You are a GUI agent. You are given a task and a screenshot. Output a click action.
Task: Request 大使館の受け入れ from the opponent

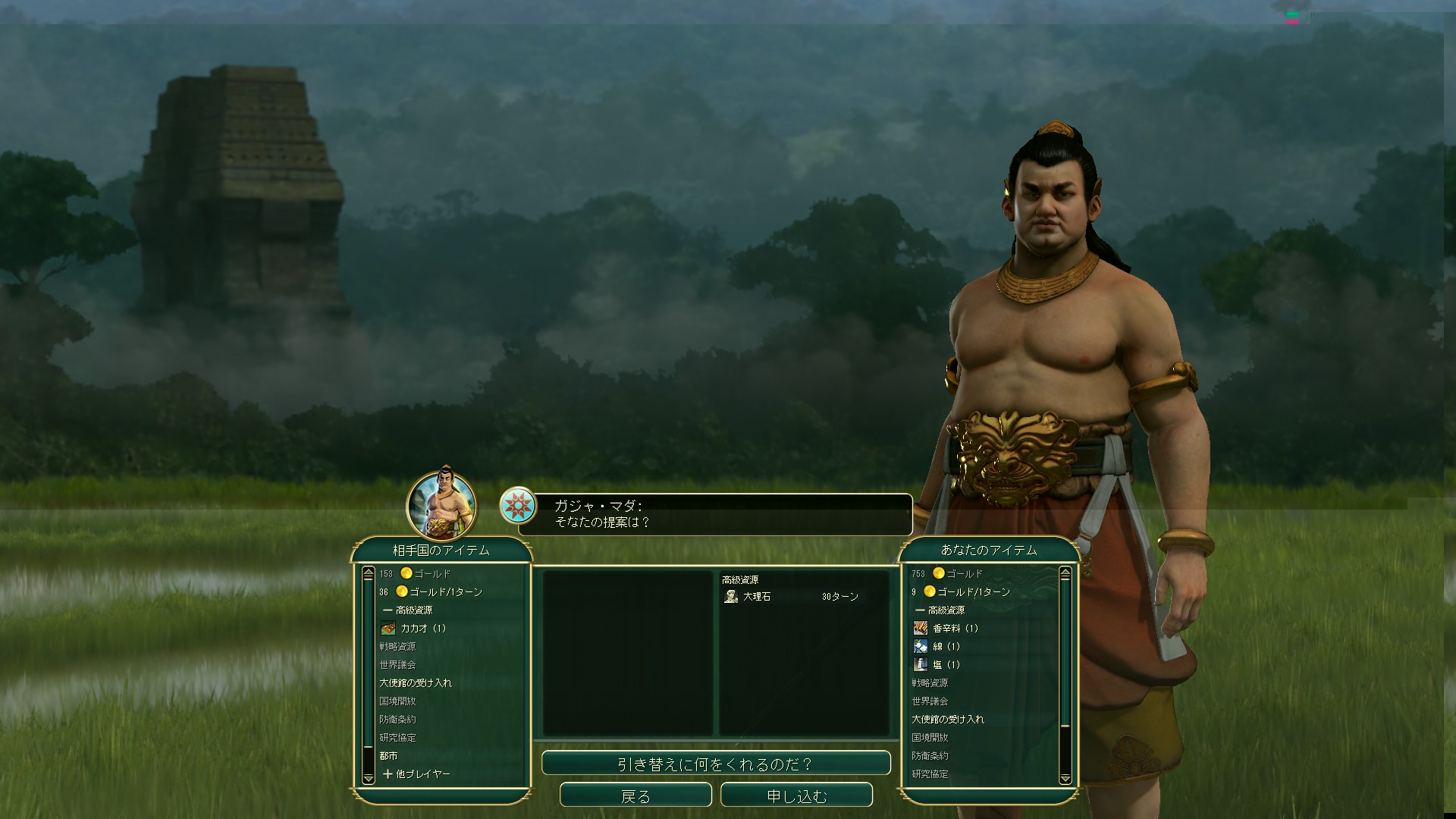(416, 683)
